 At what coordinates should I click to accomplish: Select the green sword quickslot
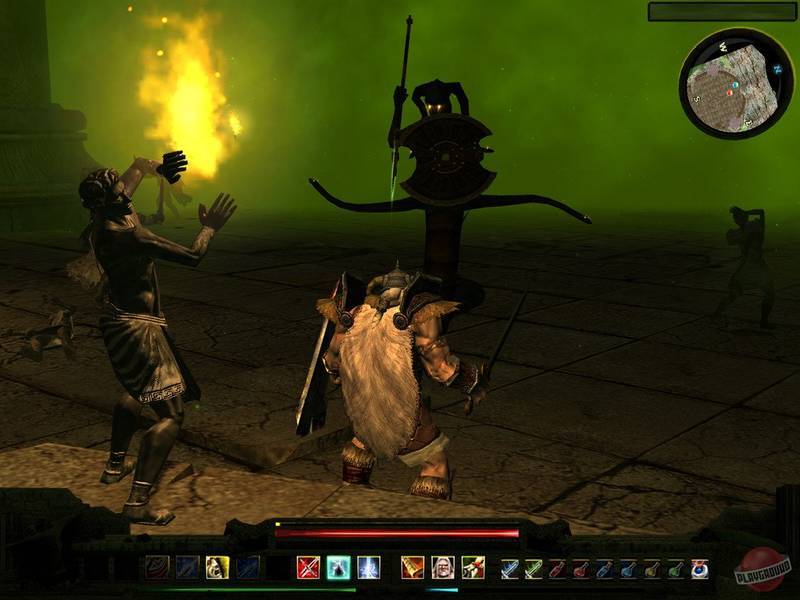[535, 569]
